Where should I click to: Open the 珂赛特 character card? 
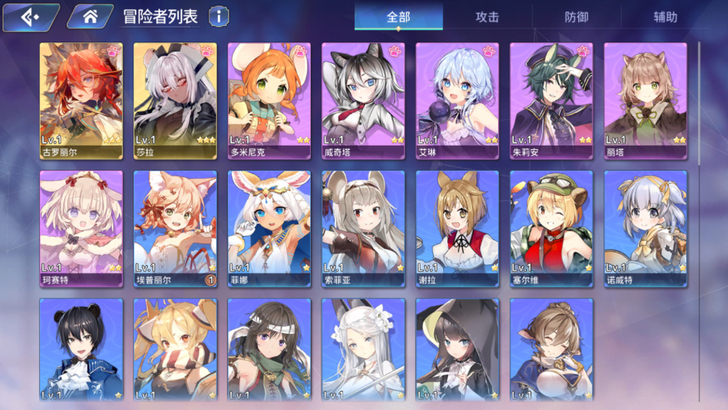81,228
